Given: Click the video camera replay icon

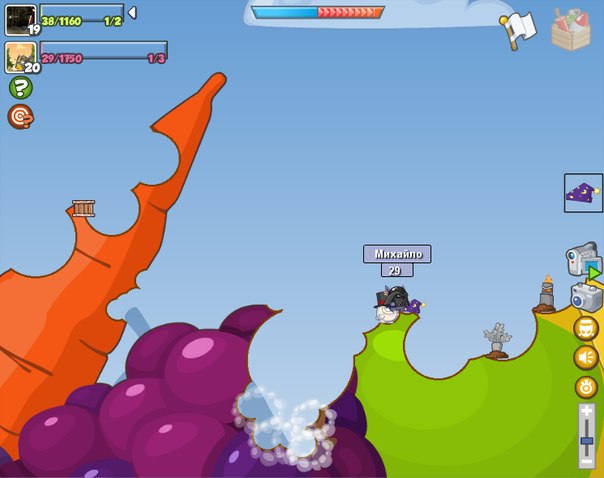Looking at the screenshot, I should (582, 261).
